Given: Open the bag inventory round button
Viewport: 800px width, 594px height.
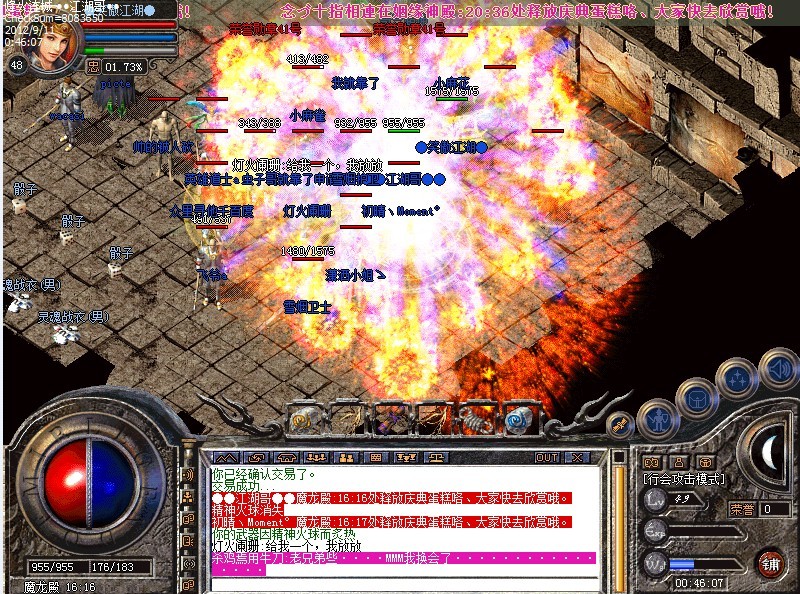Looking at the screenshot, I should (696, 398).
